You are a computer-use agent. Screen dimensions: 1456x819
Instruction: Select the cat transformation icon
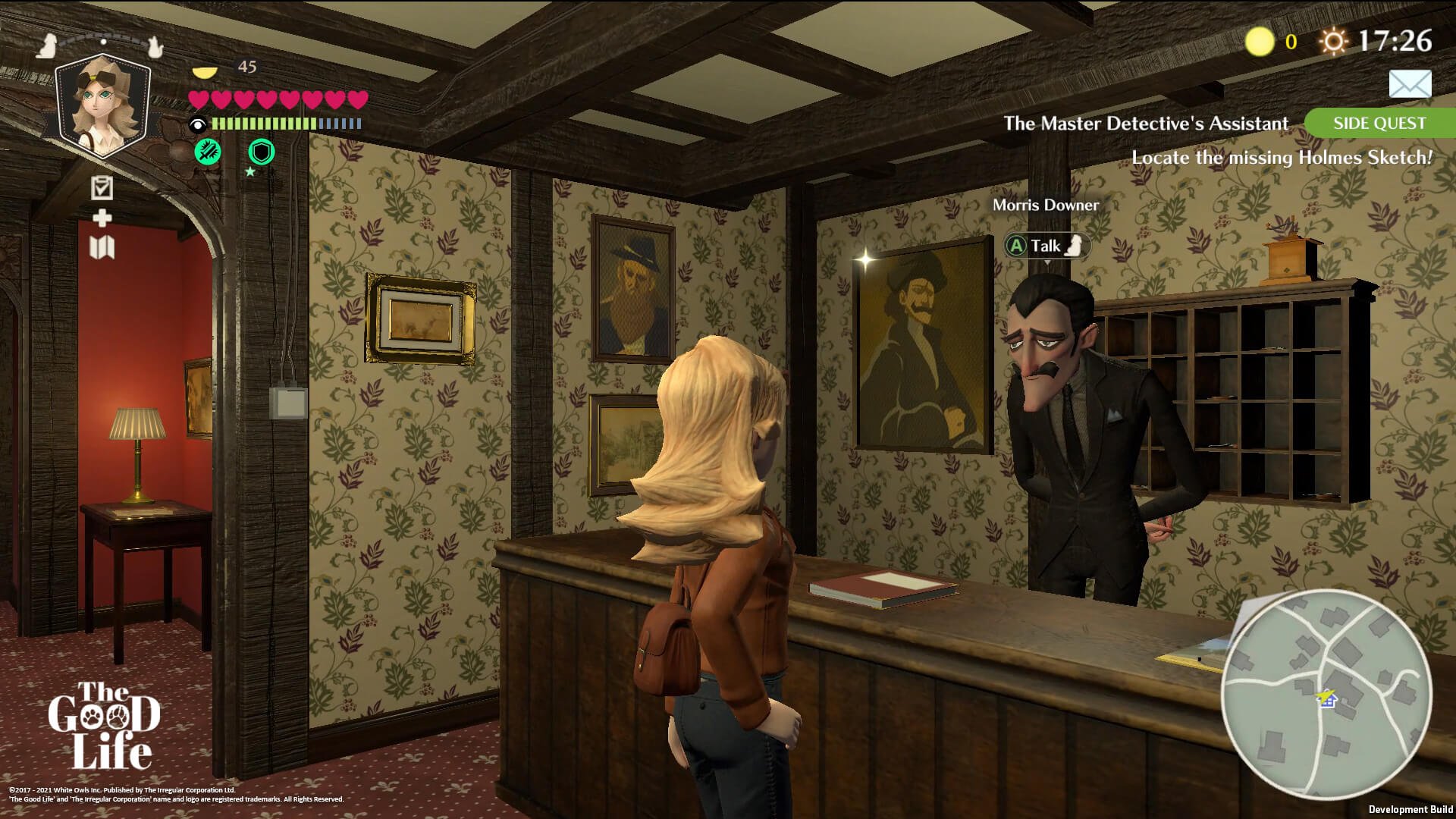click(x=155, y=46)
